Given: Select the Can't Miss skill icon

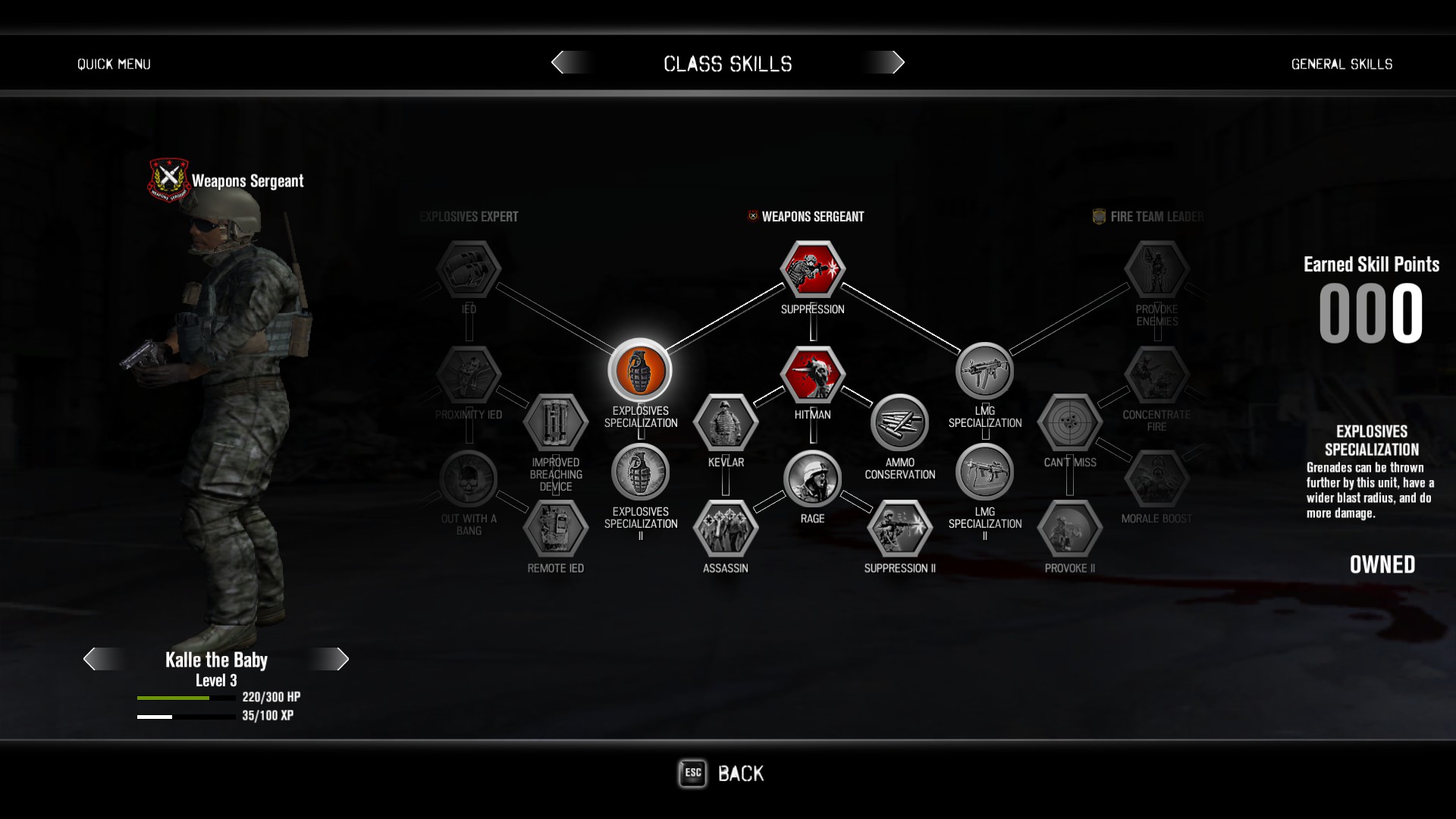Looking at the screenshot, I should (1070, 422).
